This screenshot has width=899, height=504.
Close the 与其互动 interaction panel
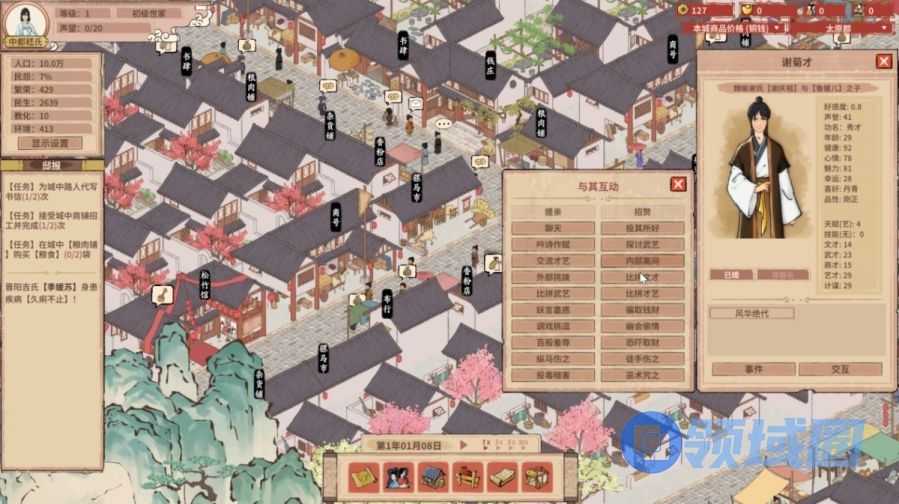[678, 184]
